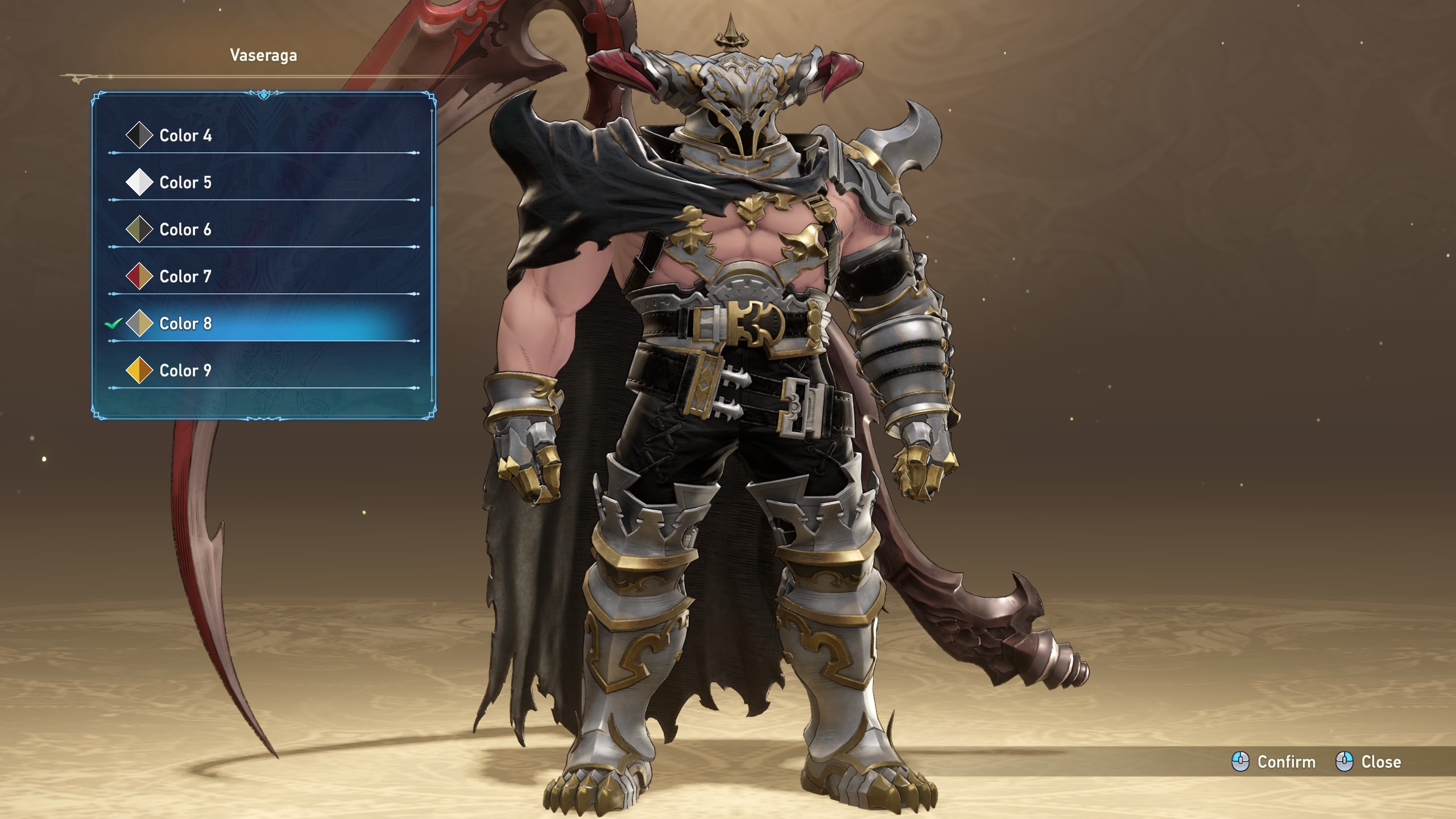
Task: Click the Confirm button
Action: click(x=1274, y=762)
